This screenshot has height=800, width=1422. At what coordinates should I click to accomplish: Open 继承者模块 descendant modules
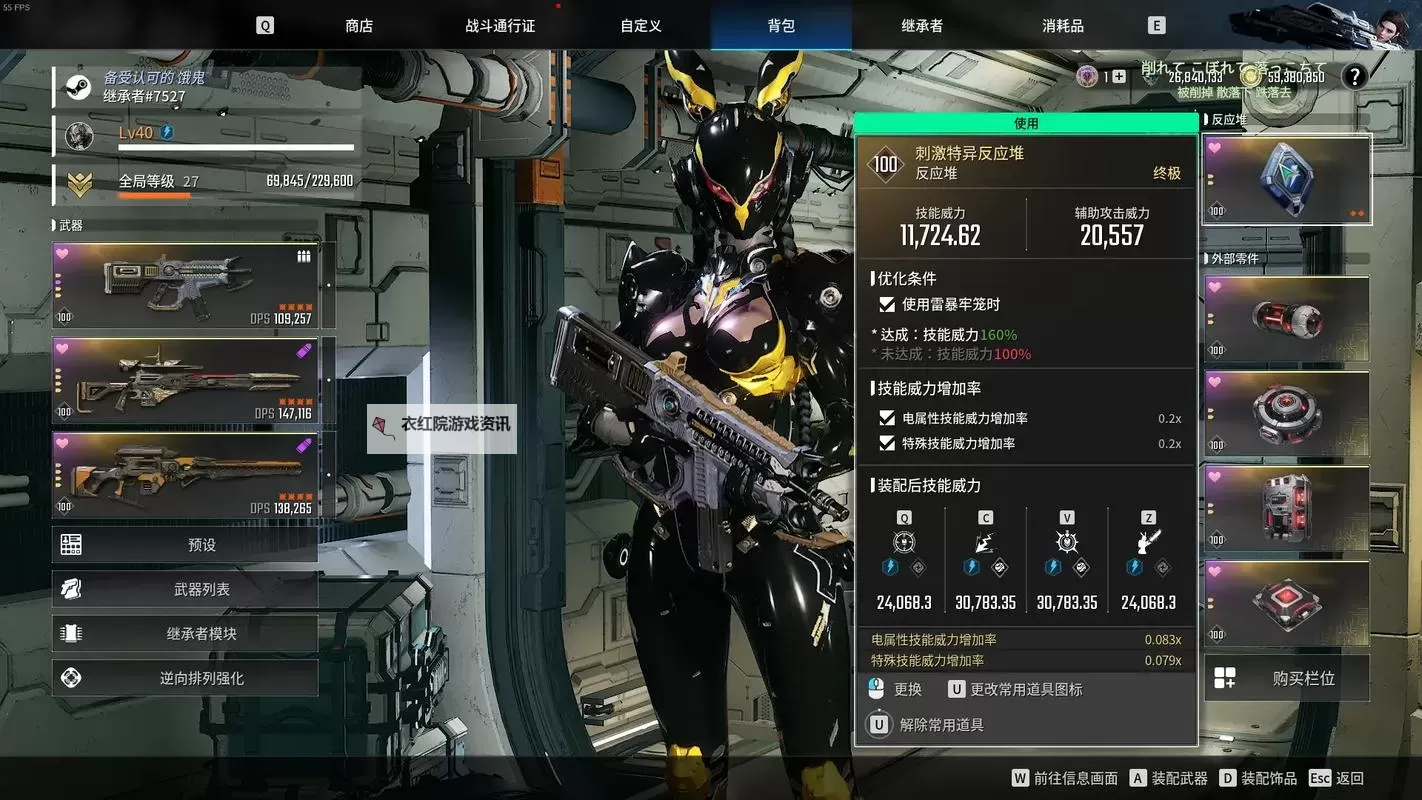186,634
